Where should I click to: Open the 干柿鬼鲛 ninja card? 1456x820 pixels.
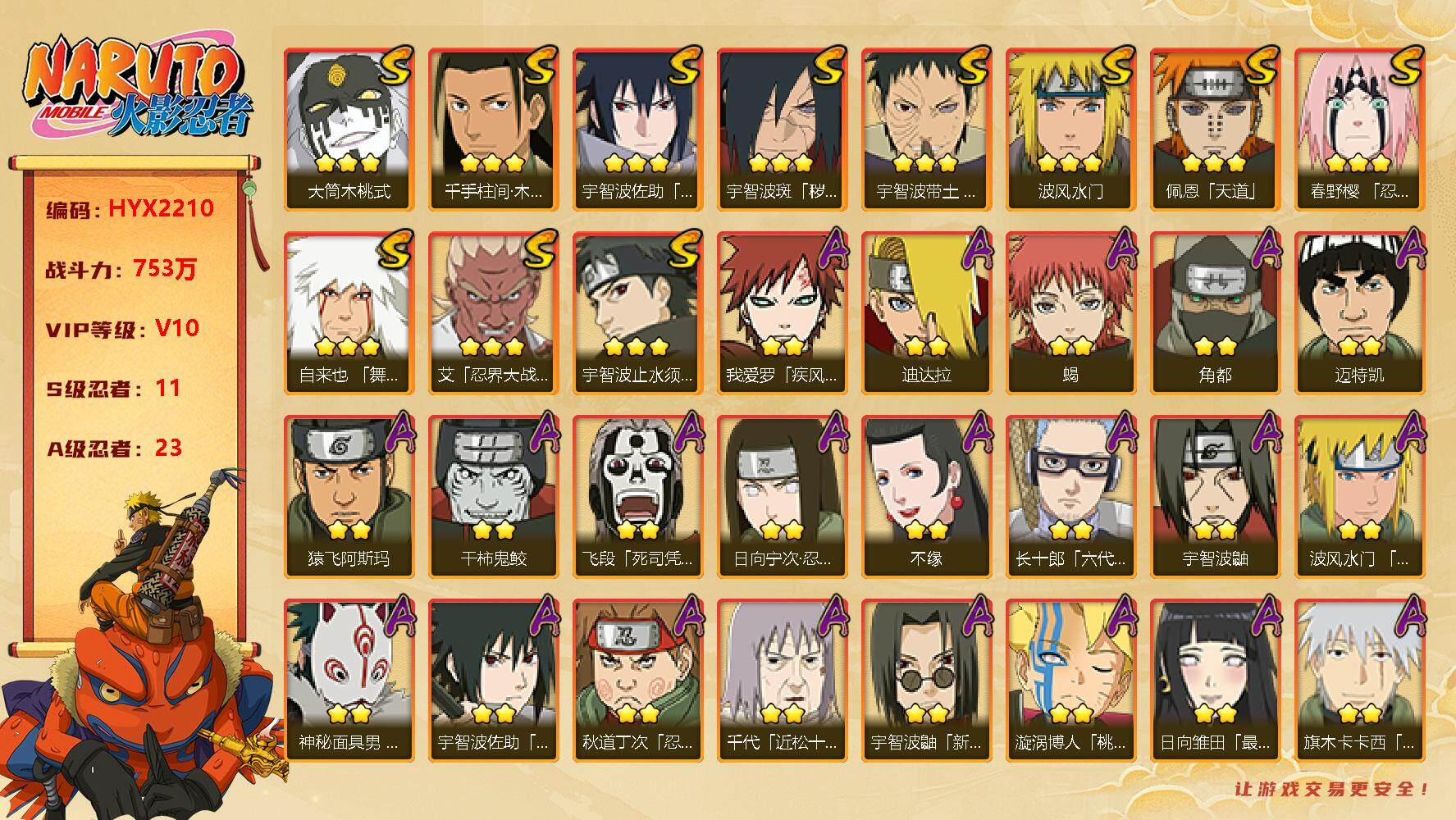[493, 496]
